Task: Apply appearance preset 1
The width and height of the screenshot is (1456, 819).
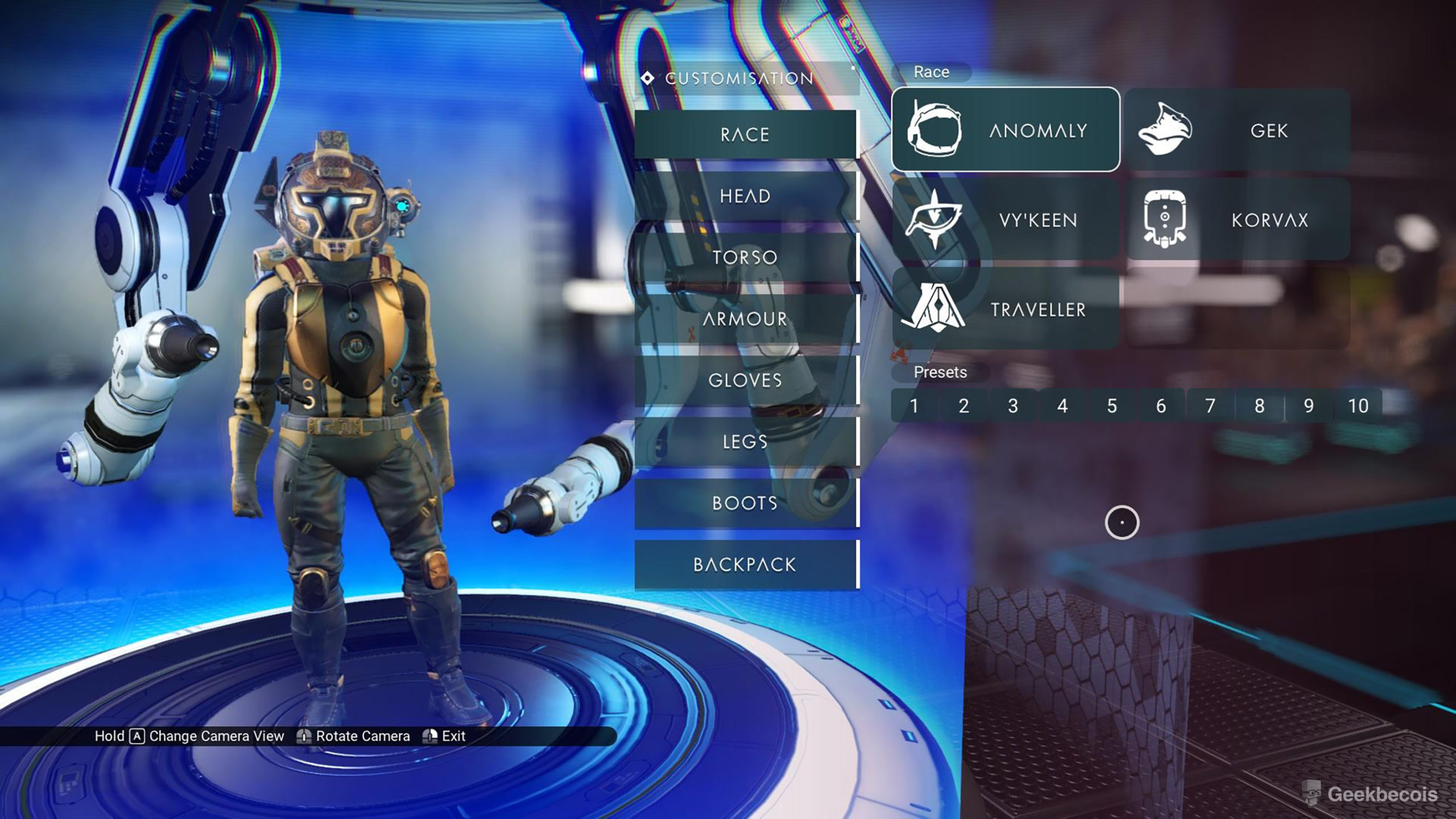Action: point(914,406)
